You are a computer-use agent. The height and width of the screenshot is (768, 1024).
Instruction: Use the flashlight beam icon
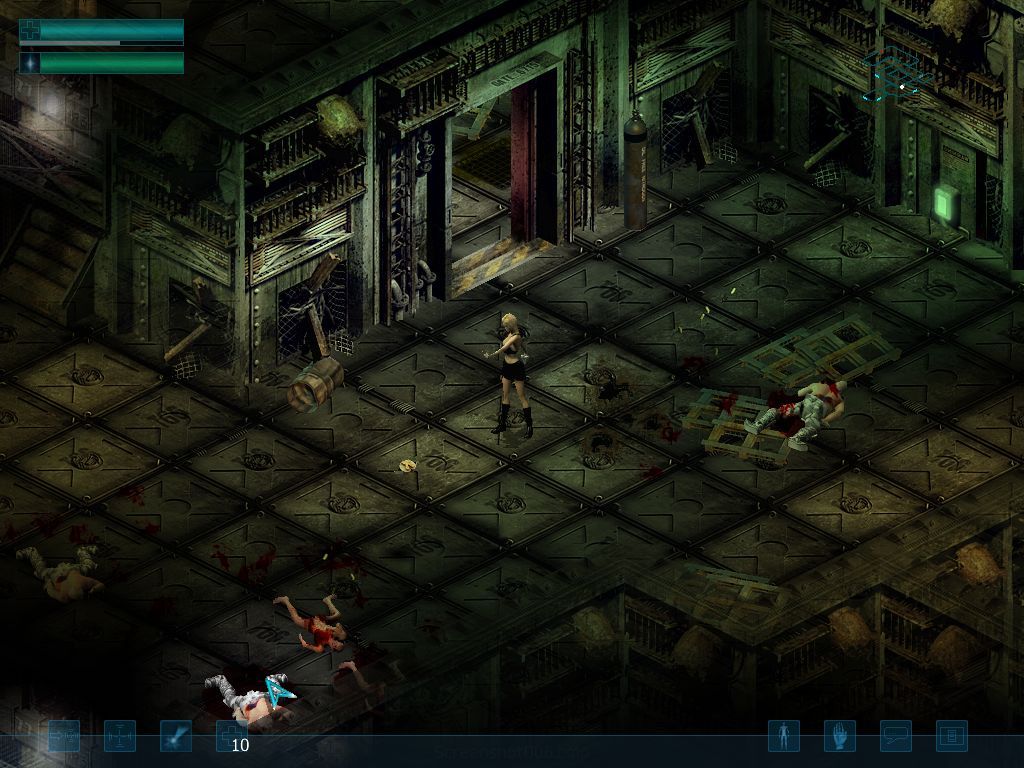pos(176,737)
